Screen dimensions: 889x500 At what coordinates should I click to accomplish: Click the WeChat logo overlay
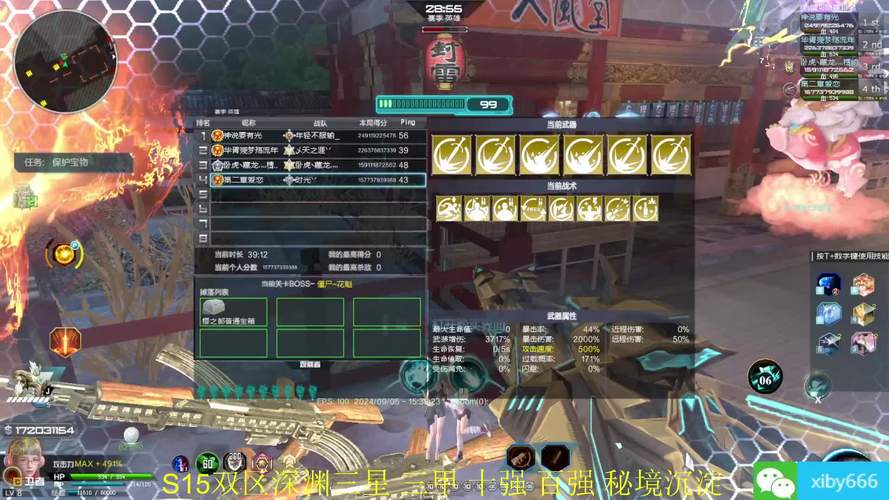coord(775,479)
